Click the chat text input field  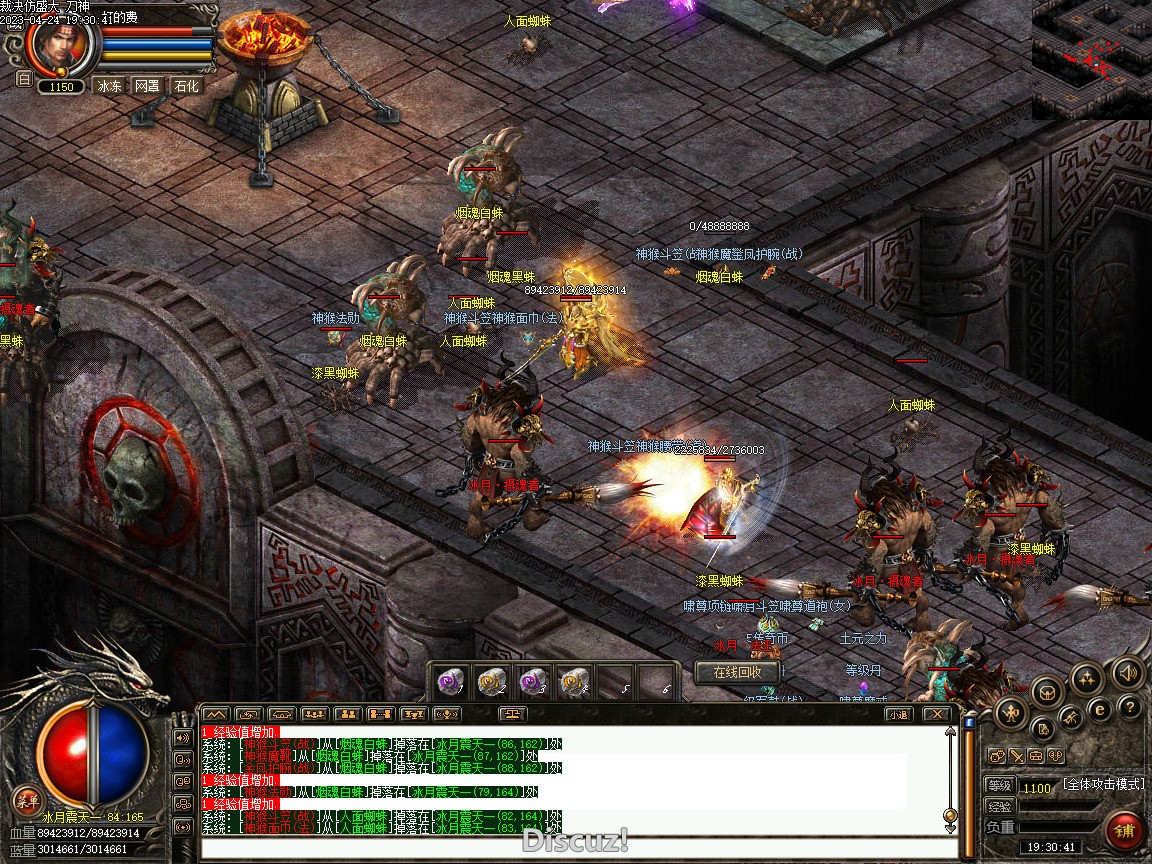click(x=580, y=848)
